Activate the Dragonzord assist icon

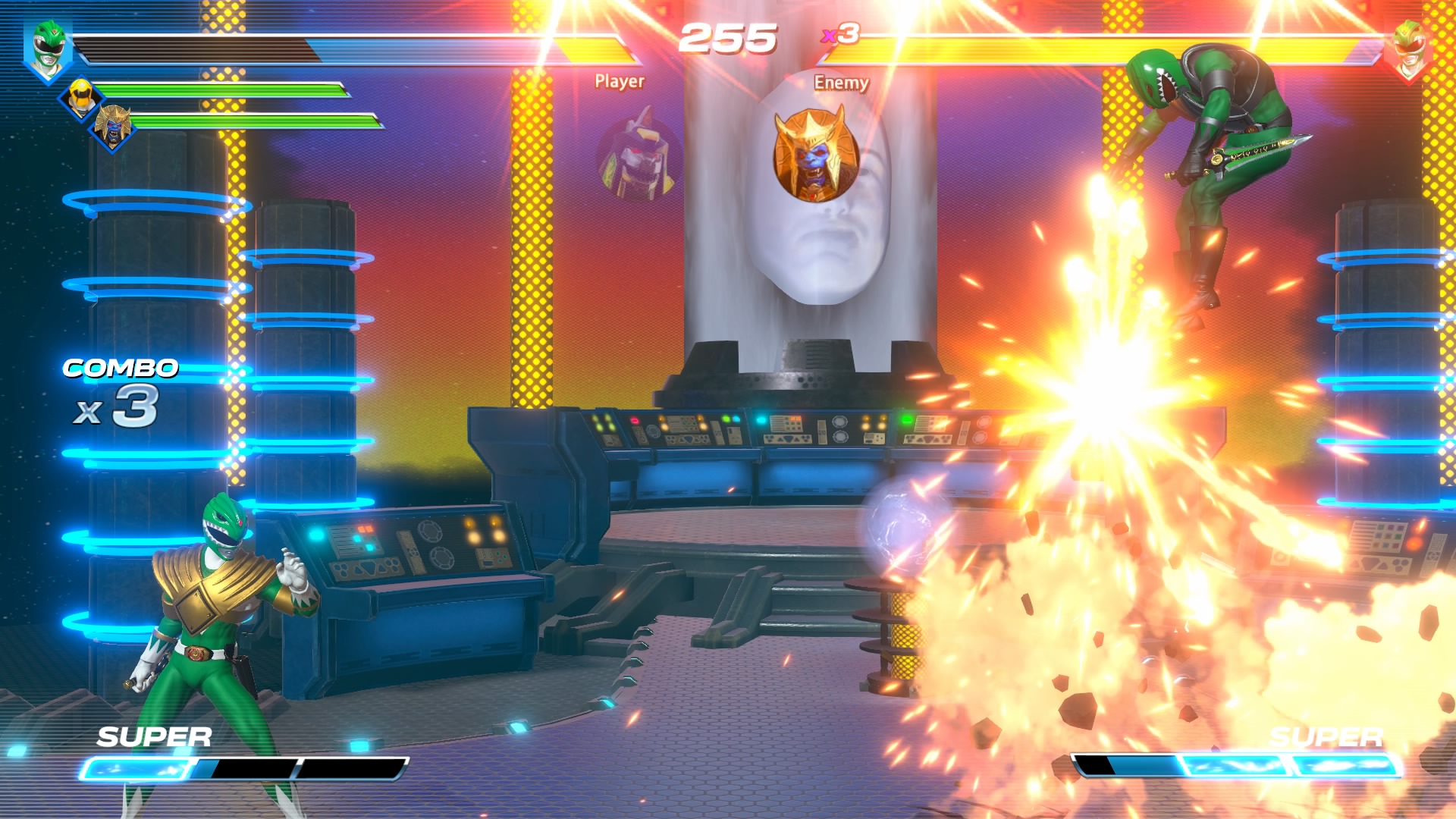click(638, 156)
